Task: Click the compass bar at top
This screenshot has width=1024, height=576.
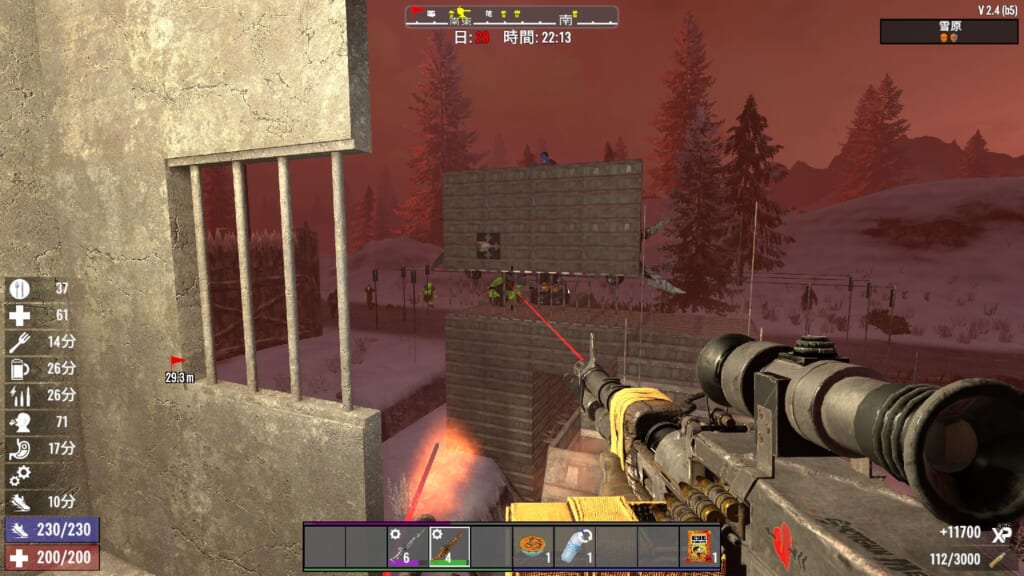Action: (511, 17)
